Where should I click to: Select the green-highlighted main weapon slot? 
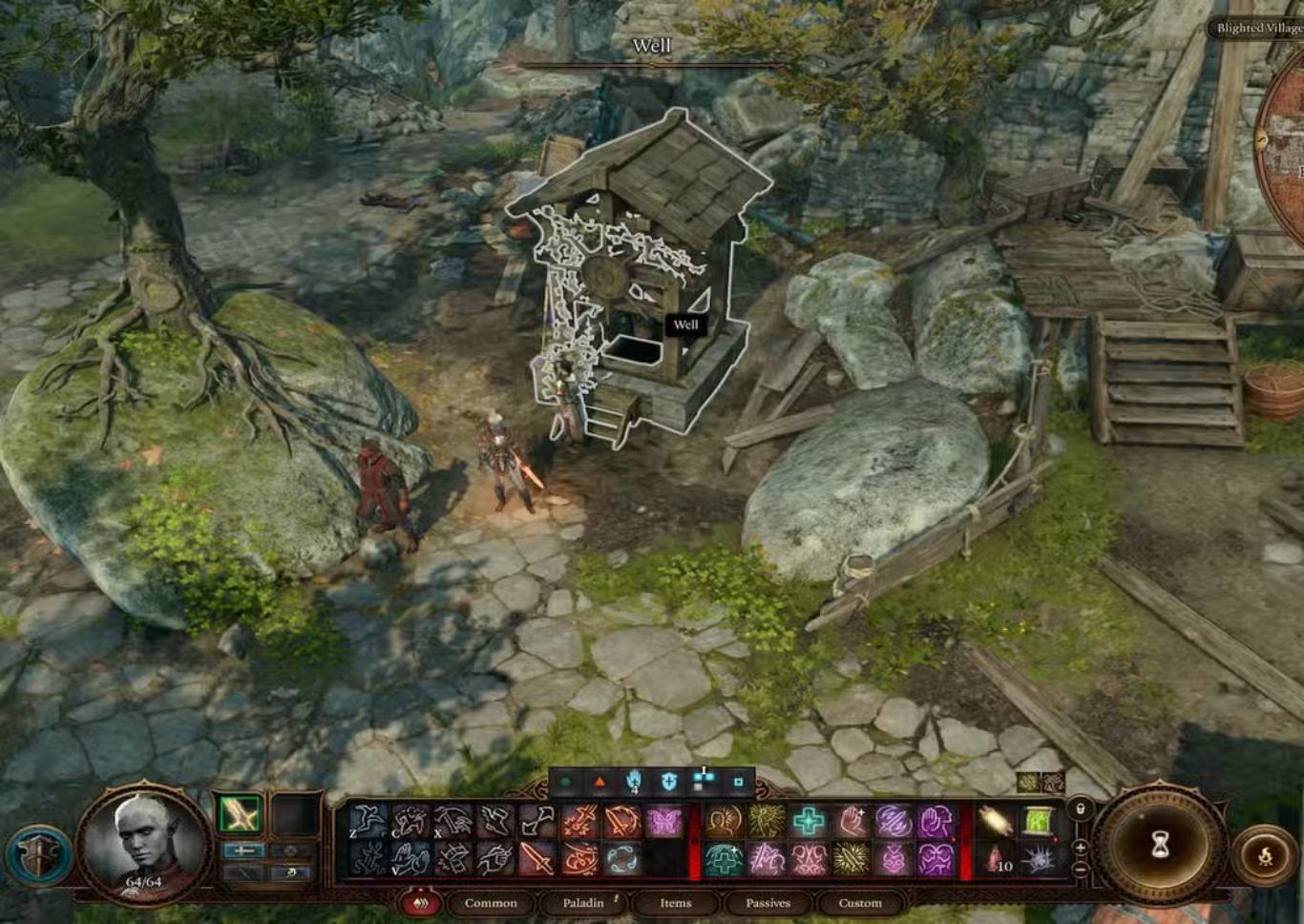click(238, 815)
